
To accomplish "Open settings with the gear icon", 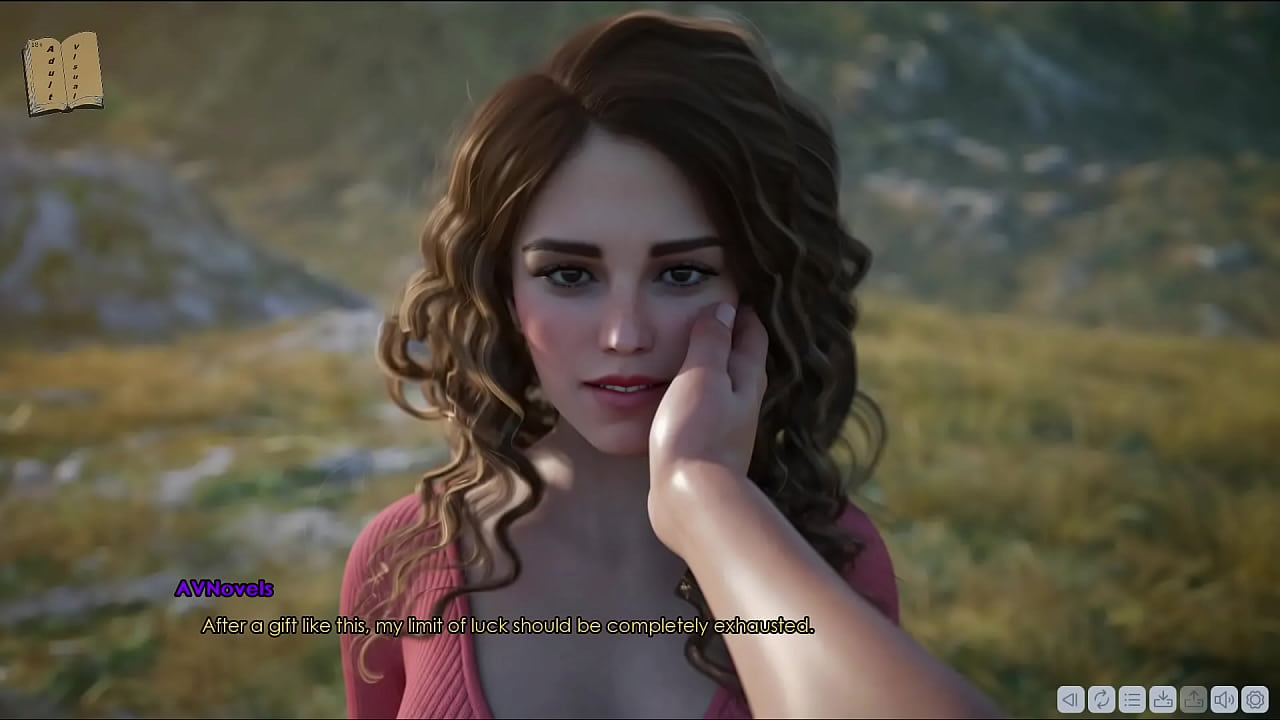I will tap(1255, 700).
